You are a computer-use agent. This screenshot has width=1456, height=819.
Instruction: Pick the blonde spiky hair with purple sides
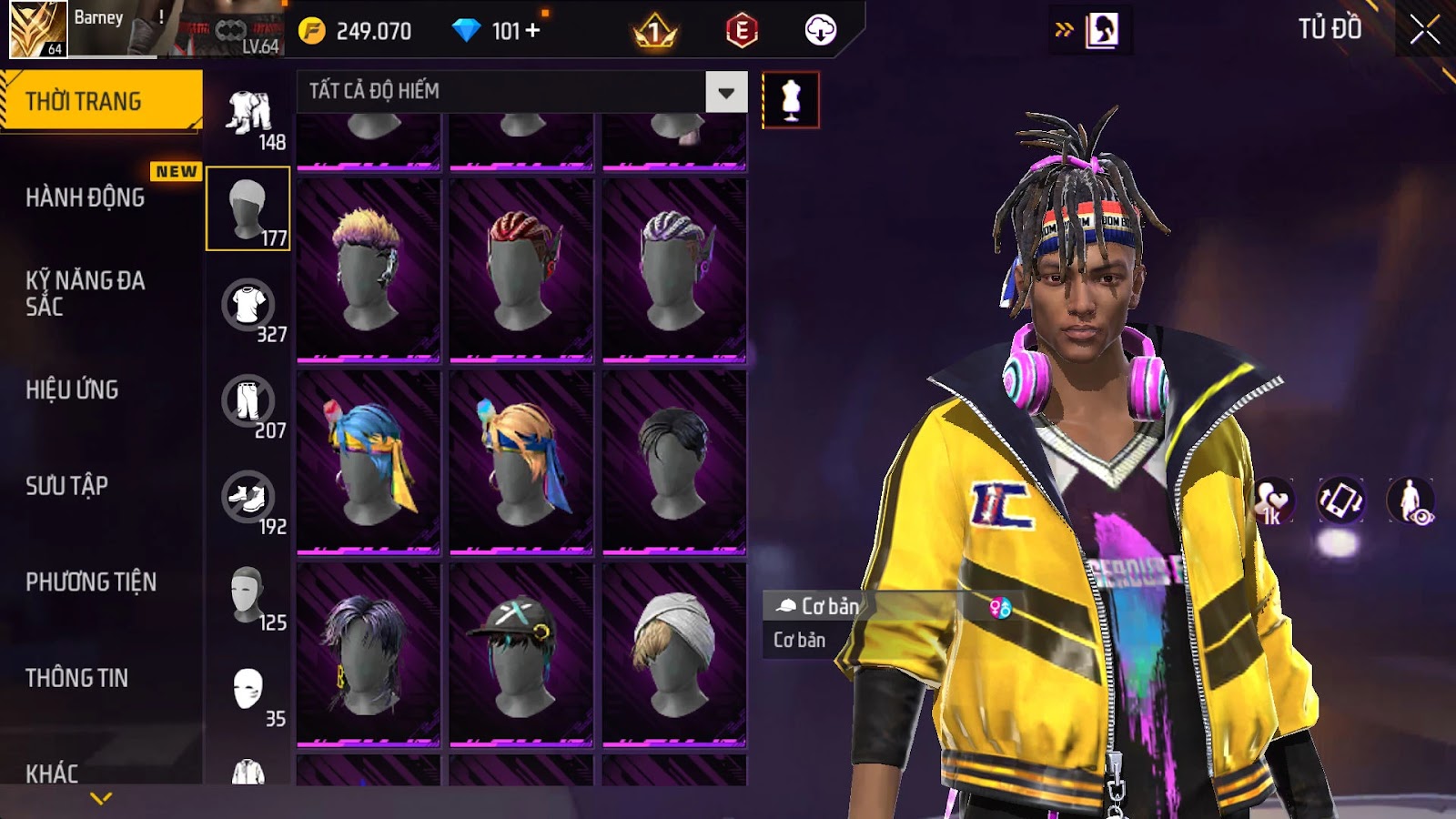[369, 269]
